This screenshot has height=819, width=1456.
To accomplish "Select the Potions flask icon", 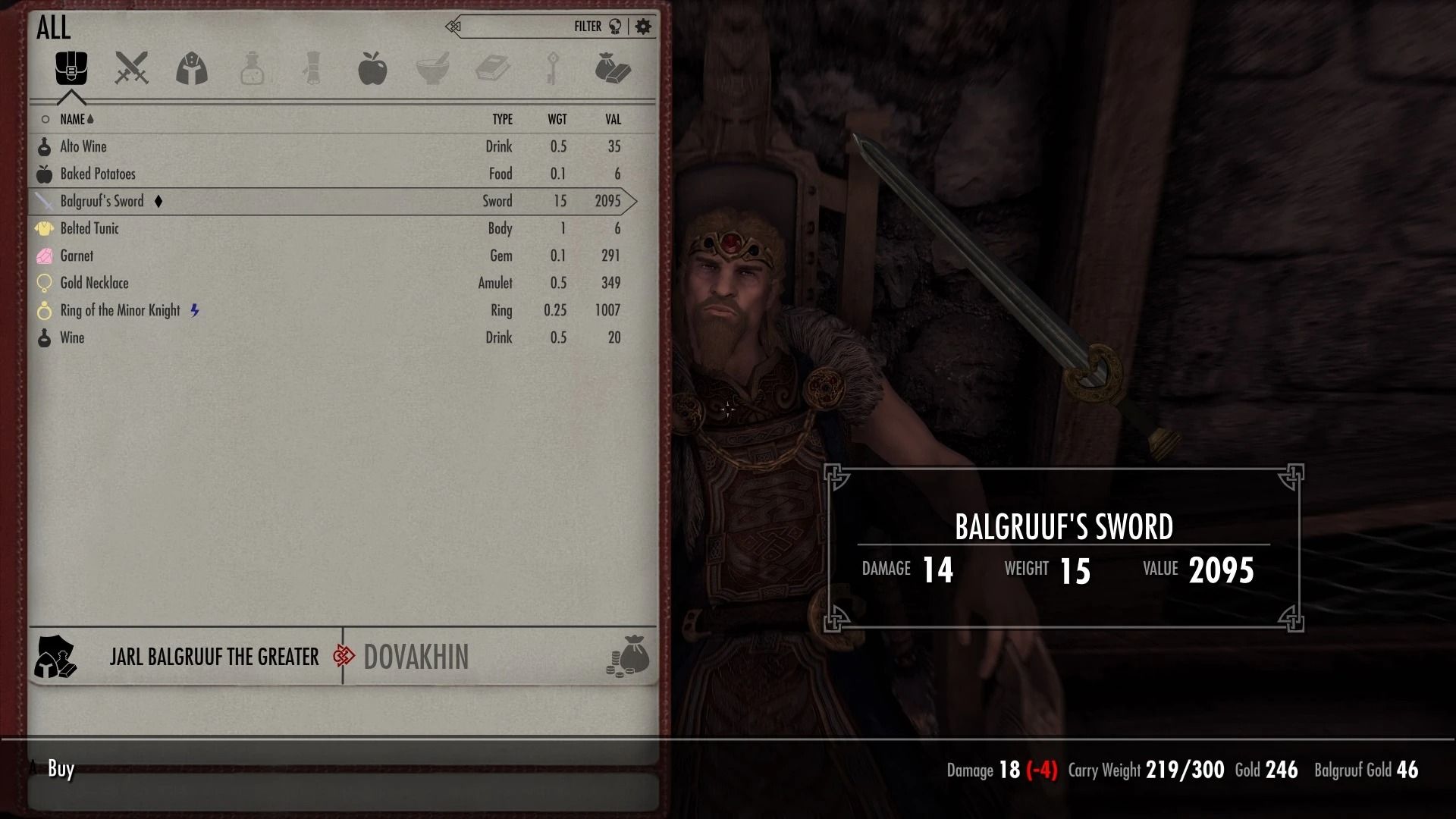I will click(252, 68).
